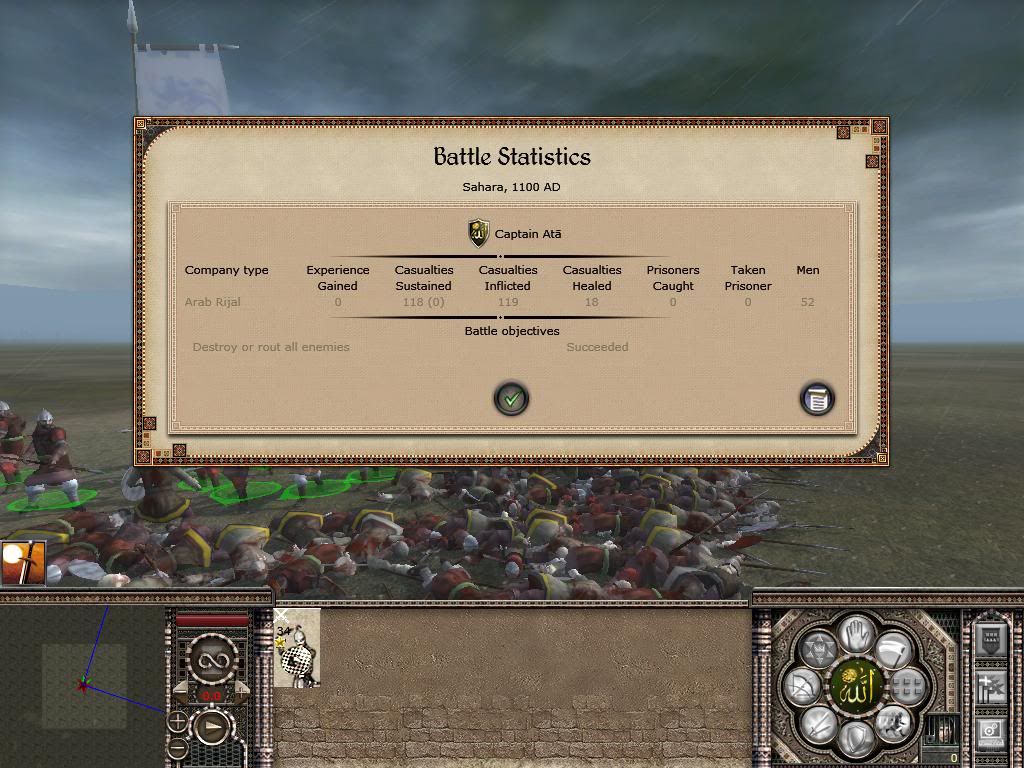Screen dimensions: 1024x768
Task: Open the faction shield panel button
Action: (991, 638)
